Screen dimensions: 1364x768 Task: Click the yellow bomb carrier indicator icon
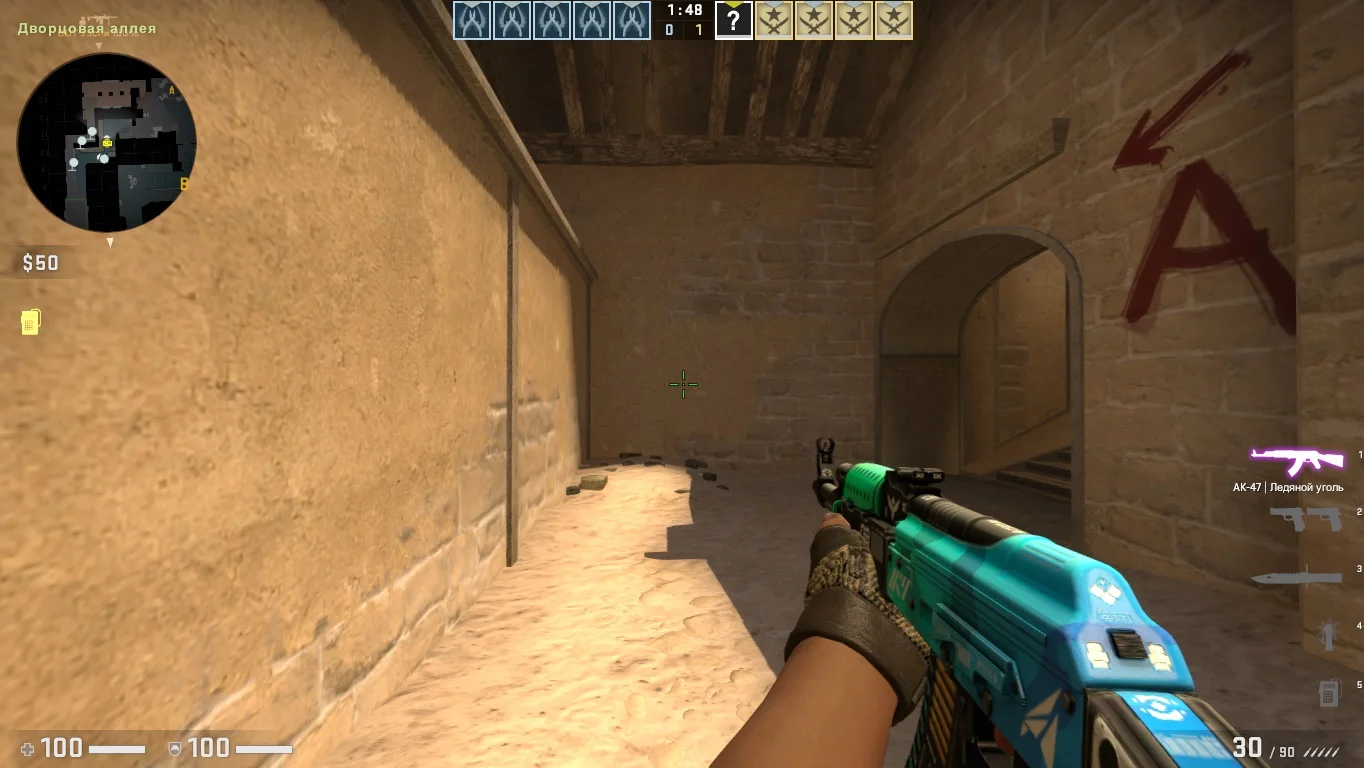pyautogui.click(x=30, y=322)
